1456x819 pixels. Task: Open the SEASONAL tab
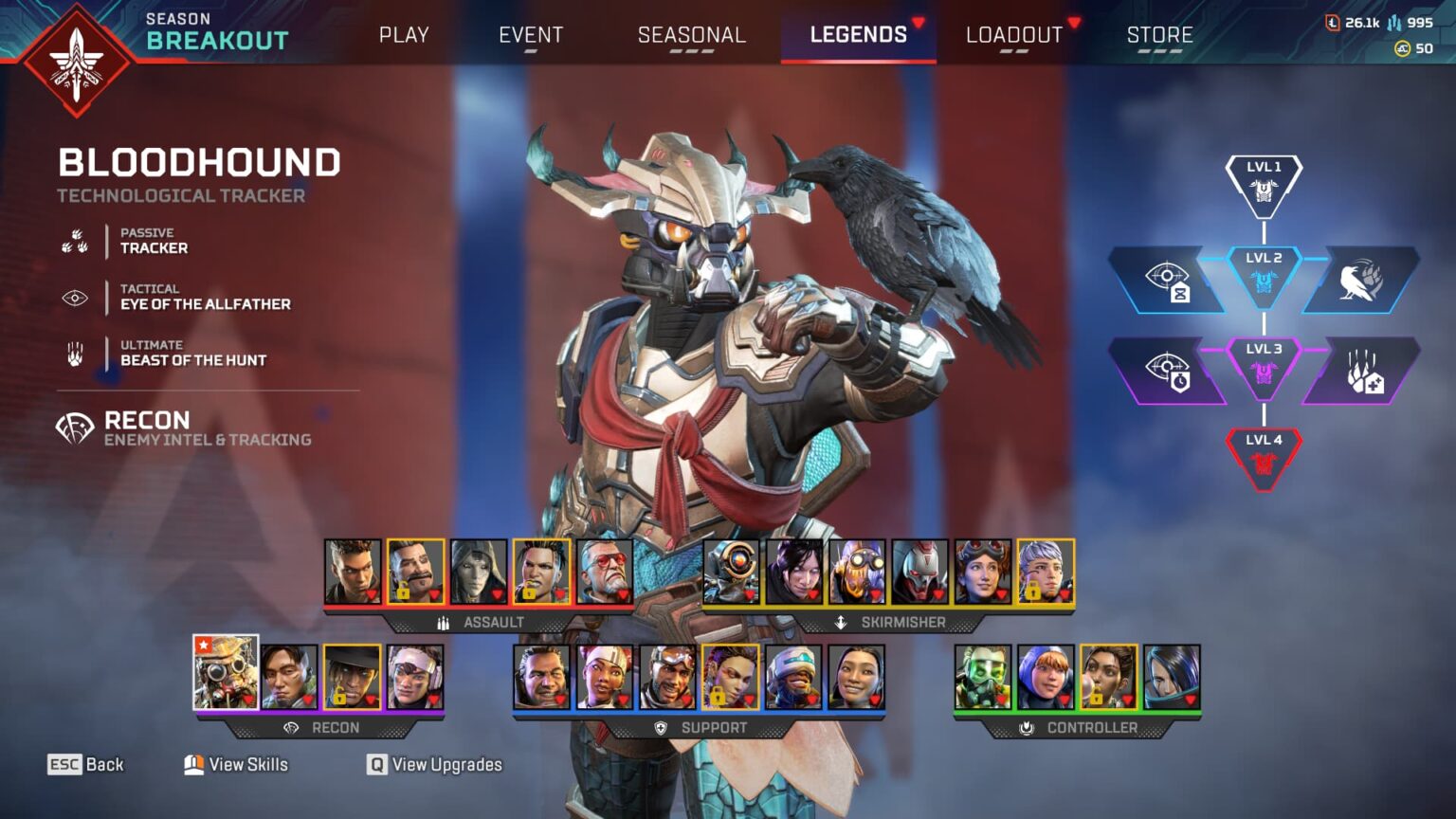point(691,34)
